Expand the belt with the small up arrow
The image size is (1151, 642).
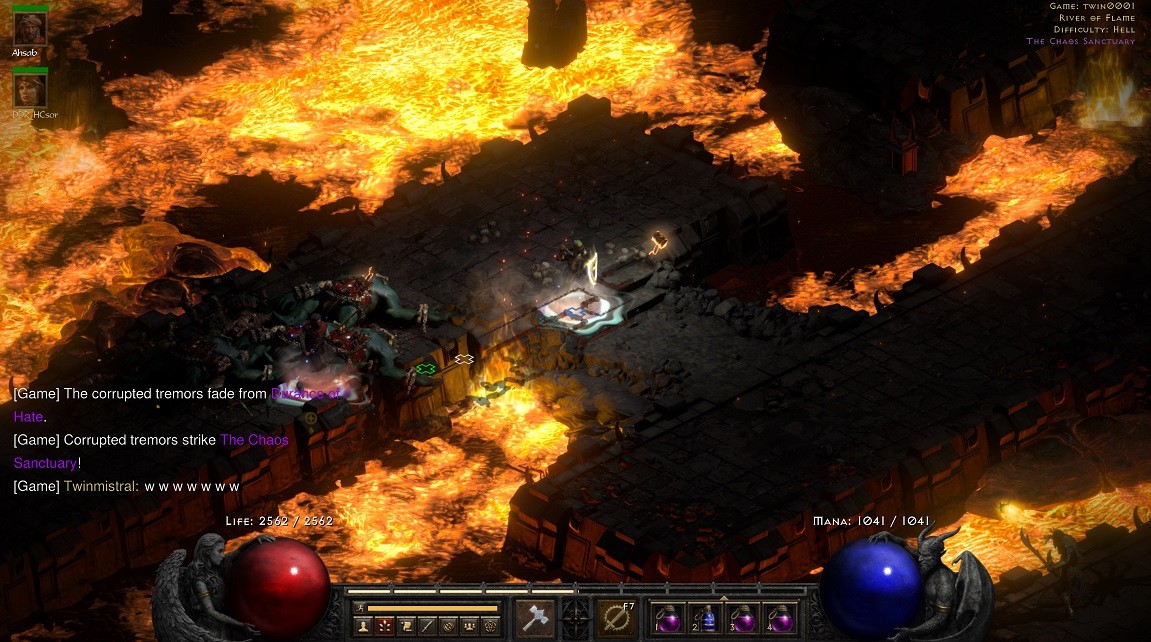[723, 598]
